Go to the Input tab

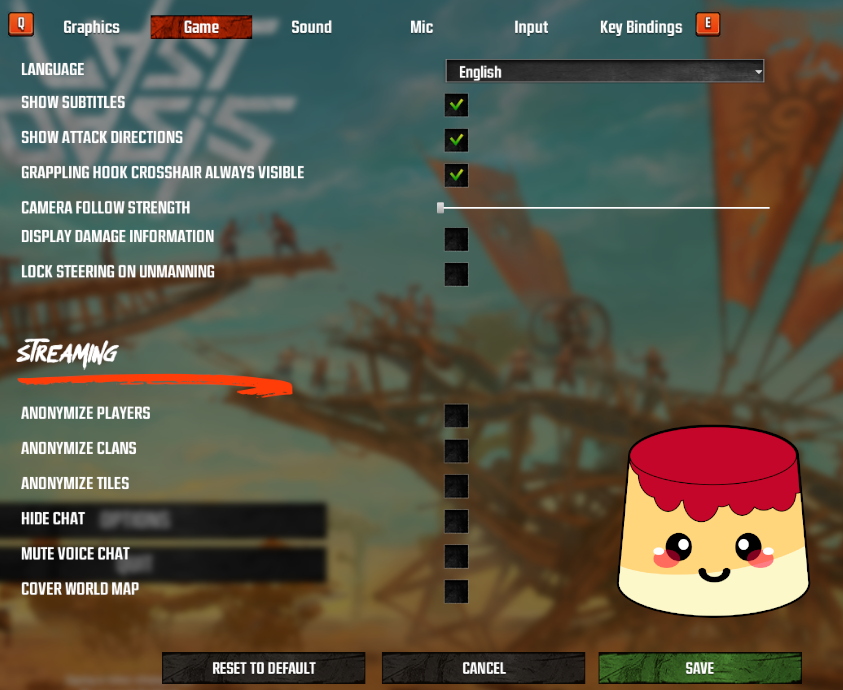pyautogui.click(x=531, y=27)
